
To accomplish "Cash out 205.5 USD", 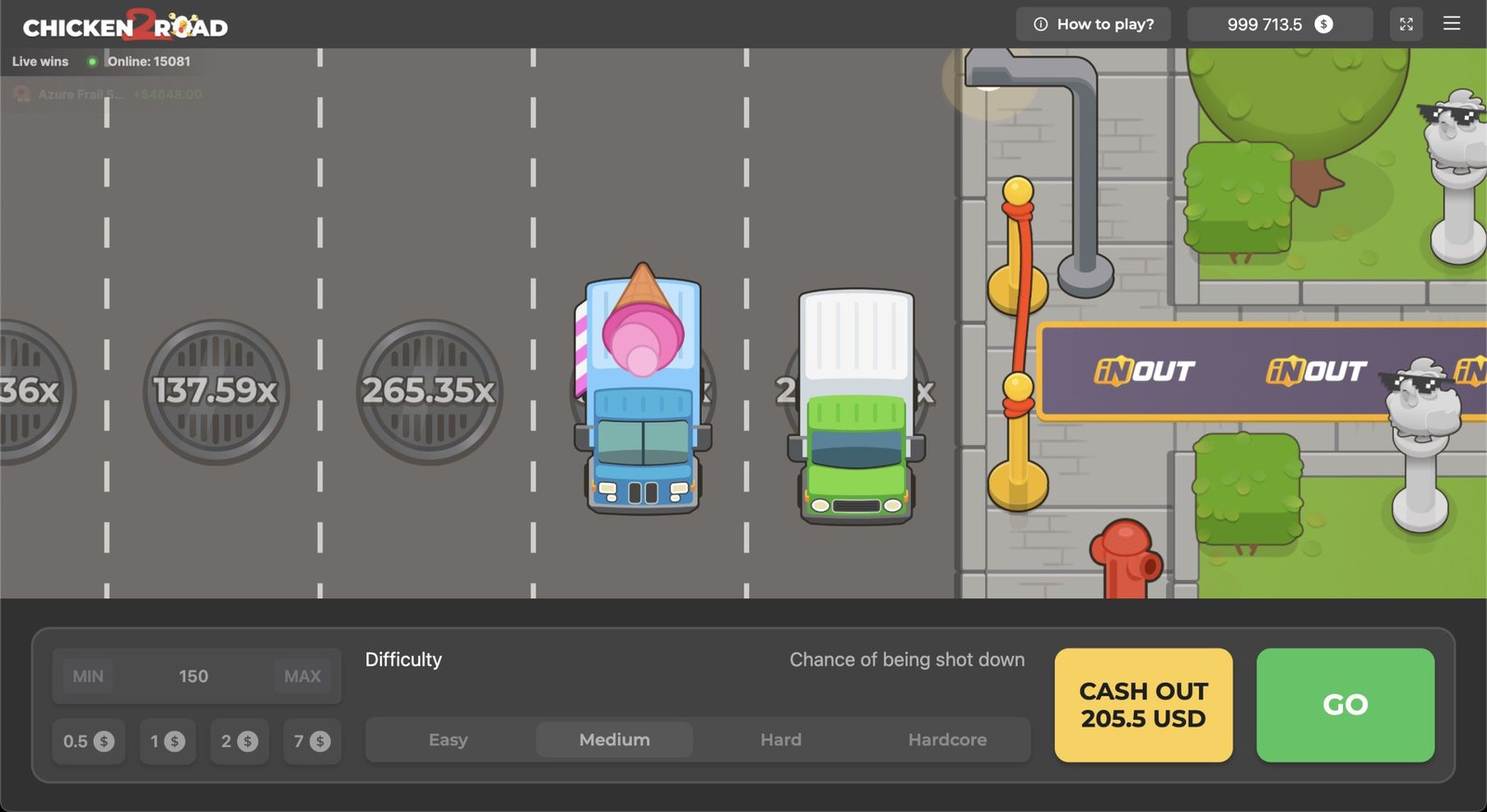I will pos(1143,705).
